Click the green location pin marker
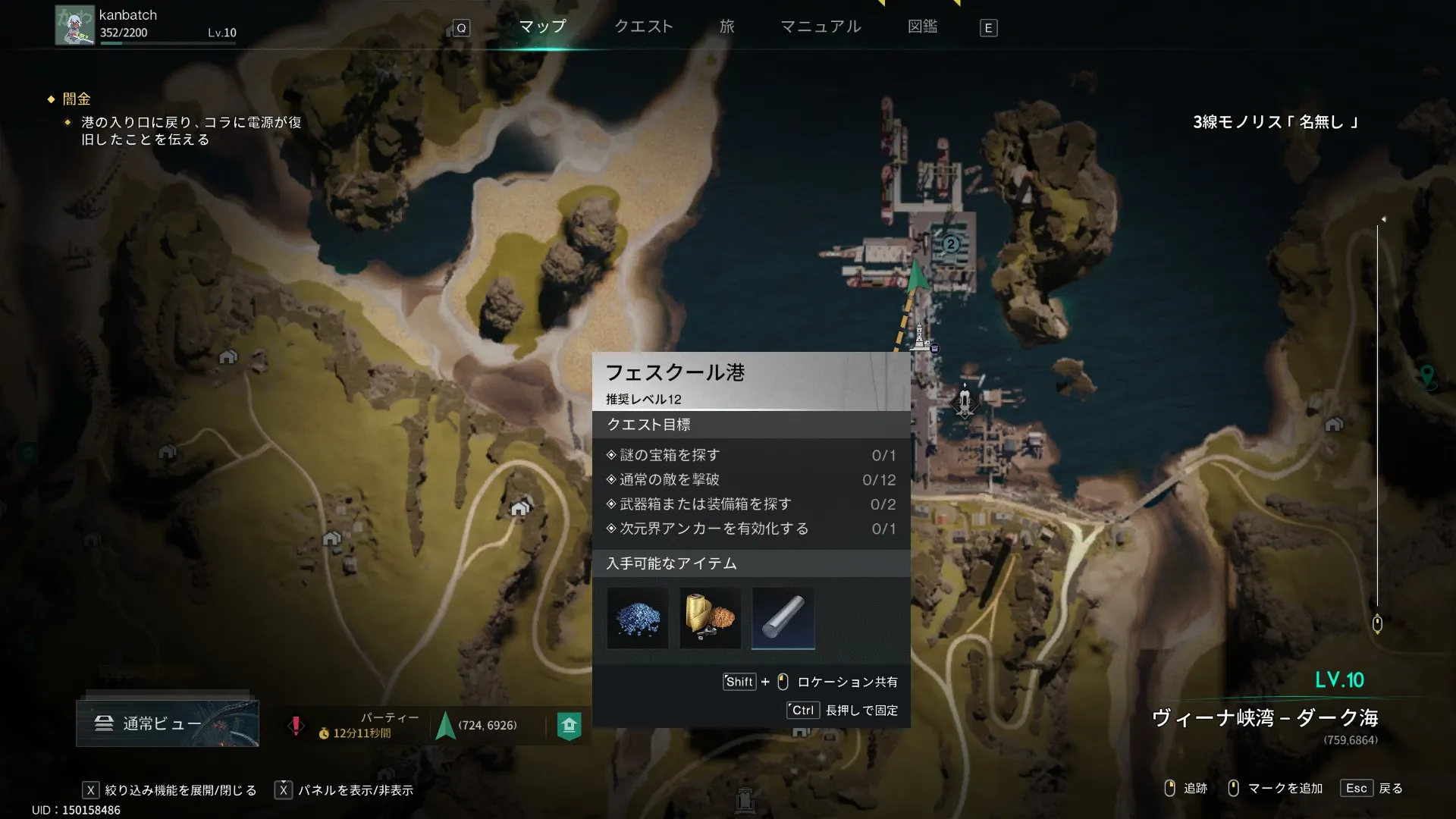 pyautogui.click(x=1426, y=375)
